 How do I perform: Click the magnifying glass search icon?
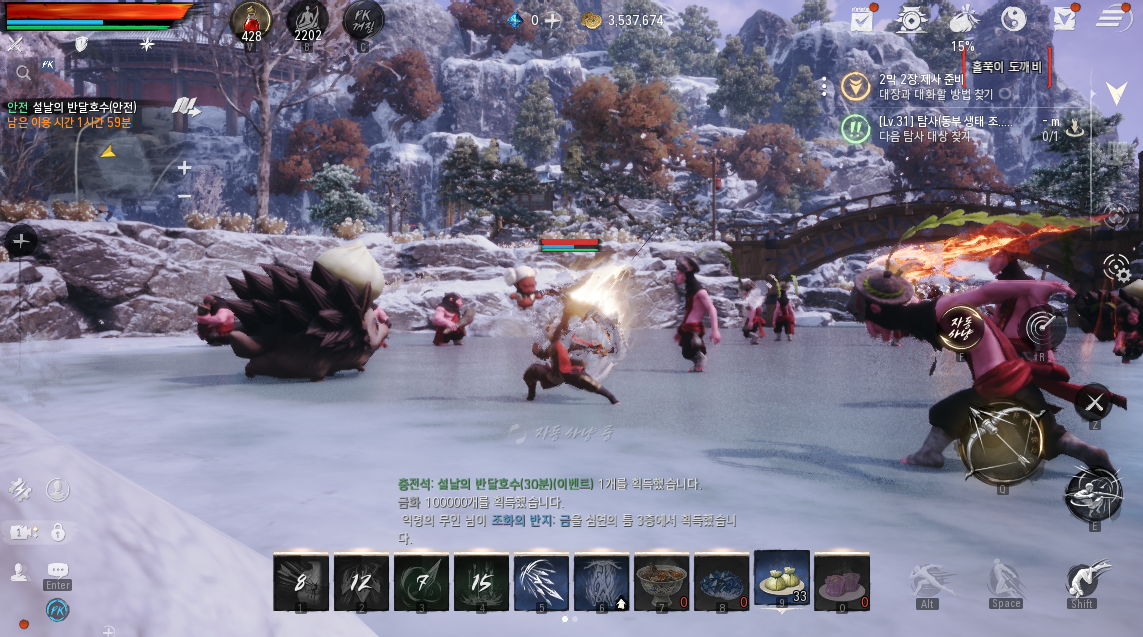pyautogui.click(x=22, y=72)
